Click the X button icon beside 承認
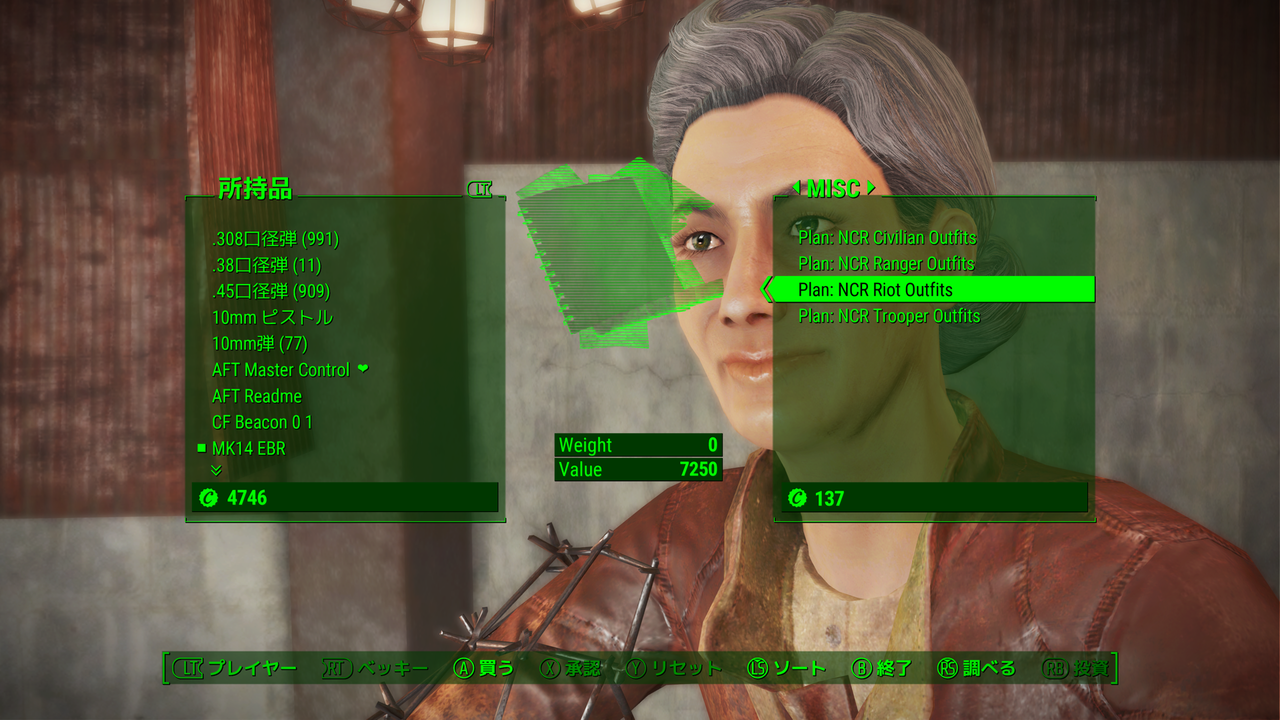 (550, 666)
